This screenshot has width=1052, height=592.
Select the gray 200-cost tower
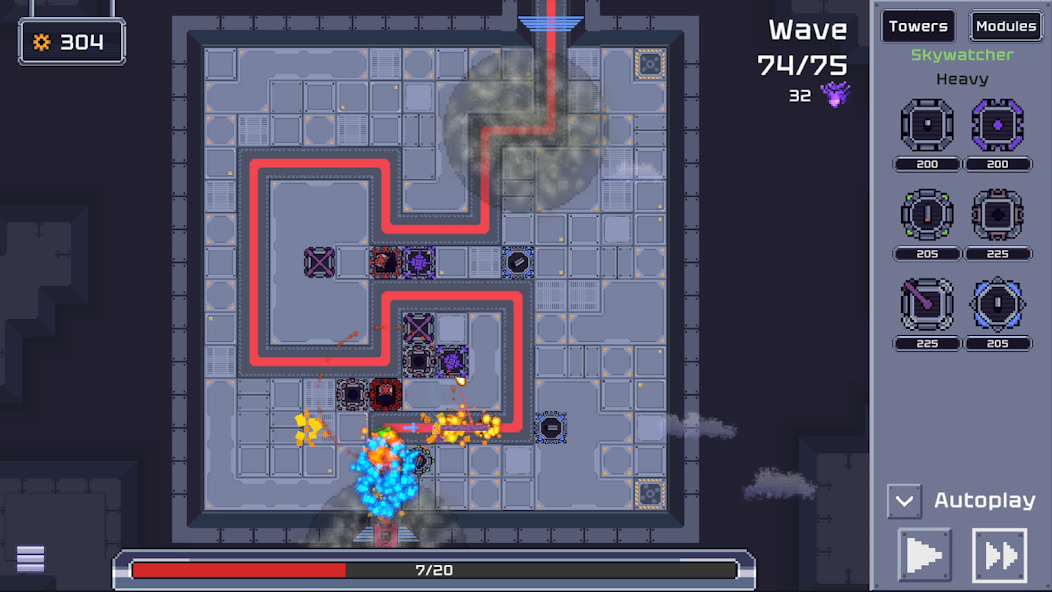(x=927, y=126)
